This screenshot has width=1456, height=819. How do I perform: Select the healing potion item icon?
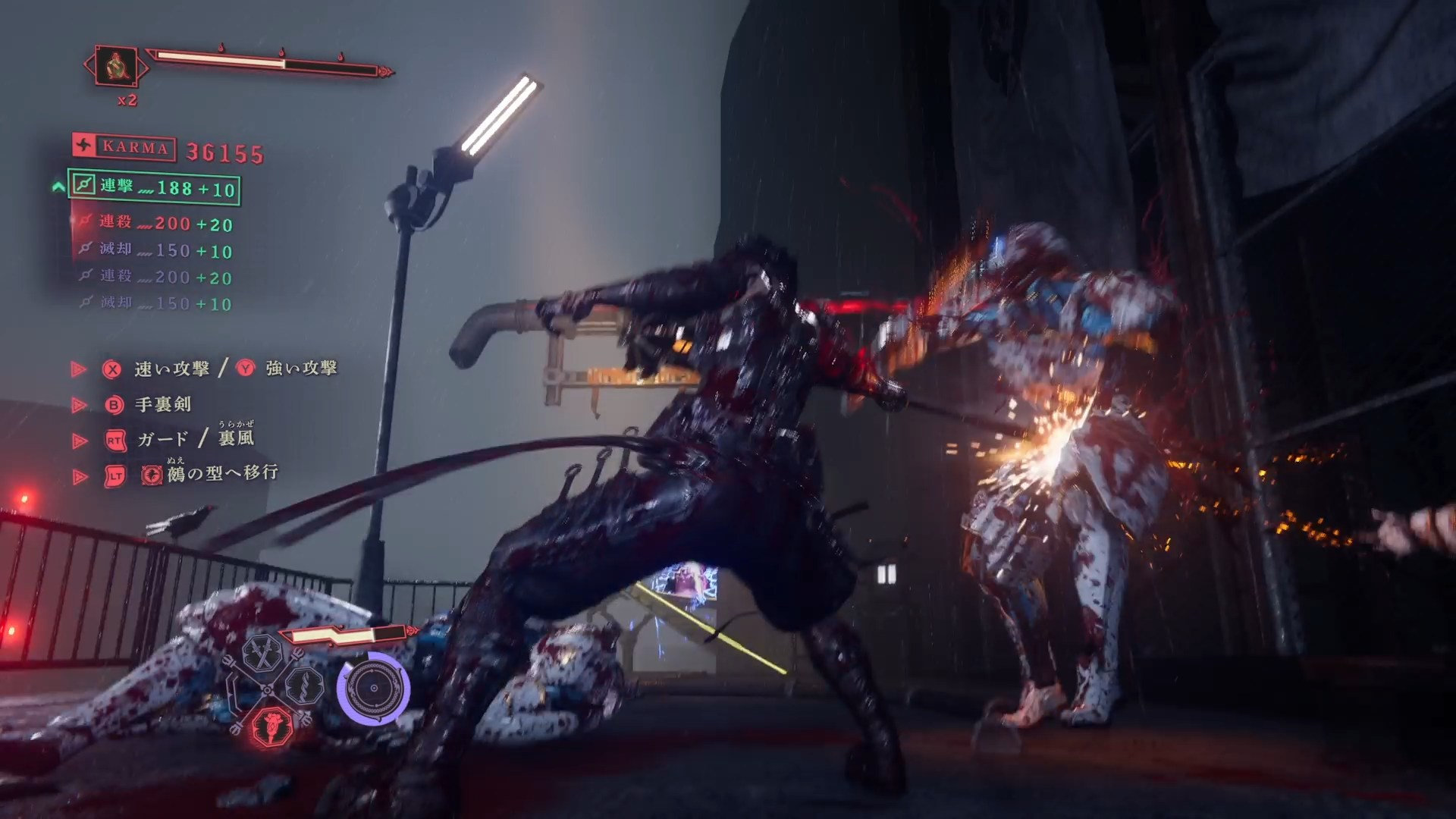(x=116, y=66)
